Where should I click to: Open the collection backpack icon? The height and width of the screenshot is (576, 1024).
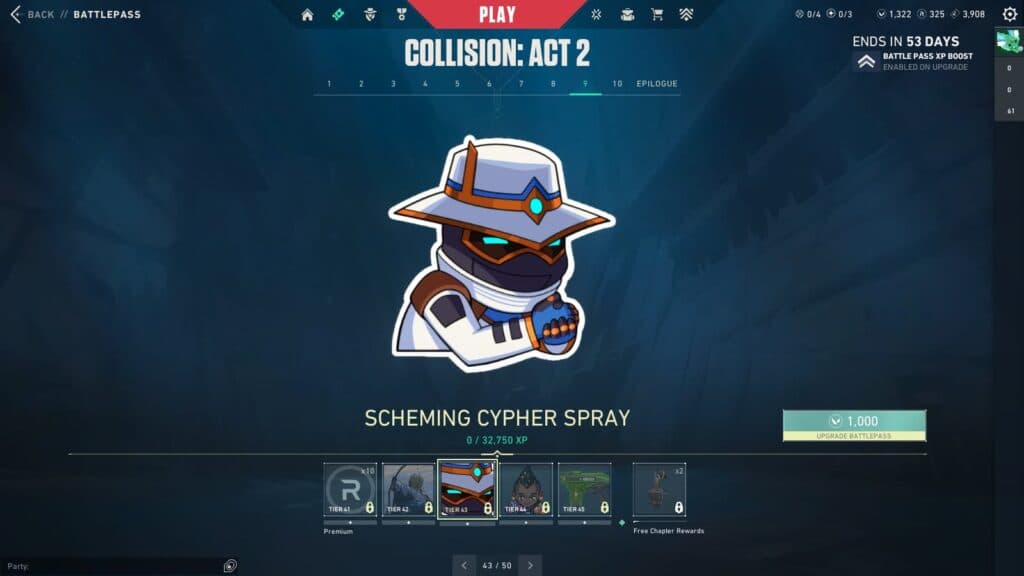tap(627, 15)
